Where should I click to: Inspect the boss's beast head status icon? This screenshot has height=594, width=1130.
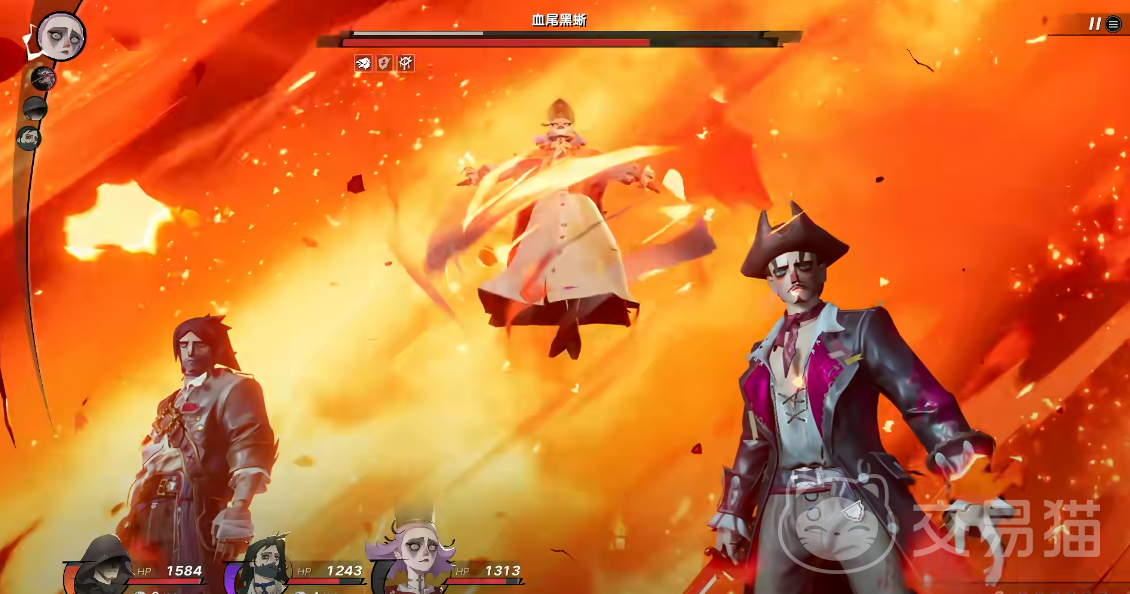click(x=363, y=63)
